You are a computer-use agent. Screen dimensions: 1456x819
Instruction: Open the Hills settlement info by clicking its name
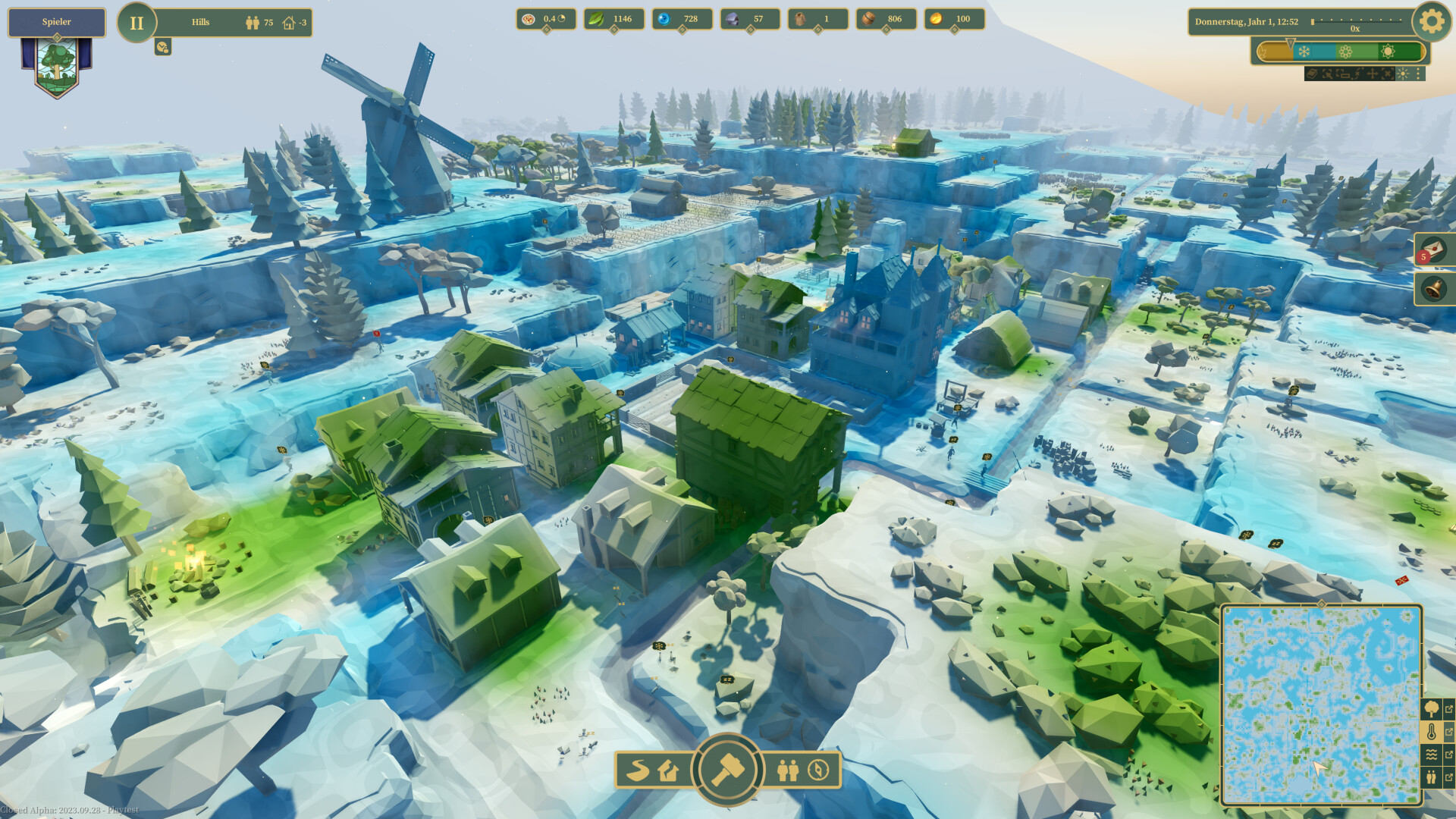(201, 22)
